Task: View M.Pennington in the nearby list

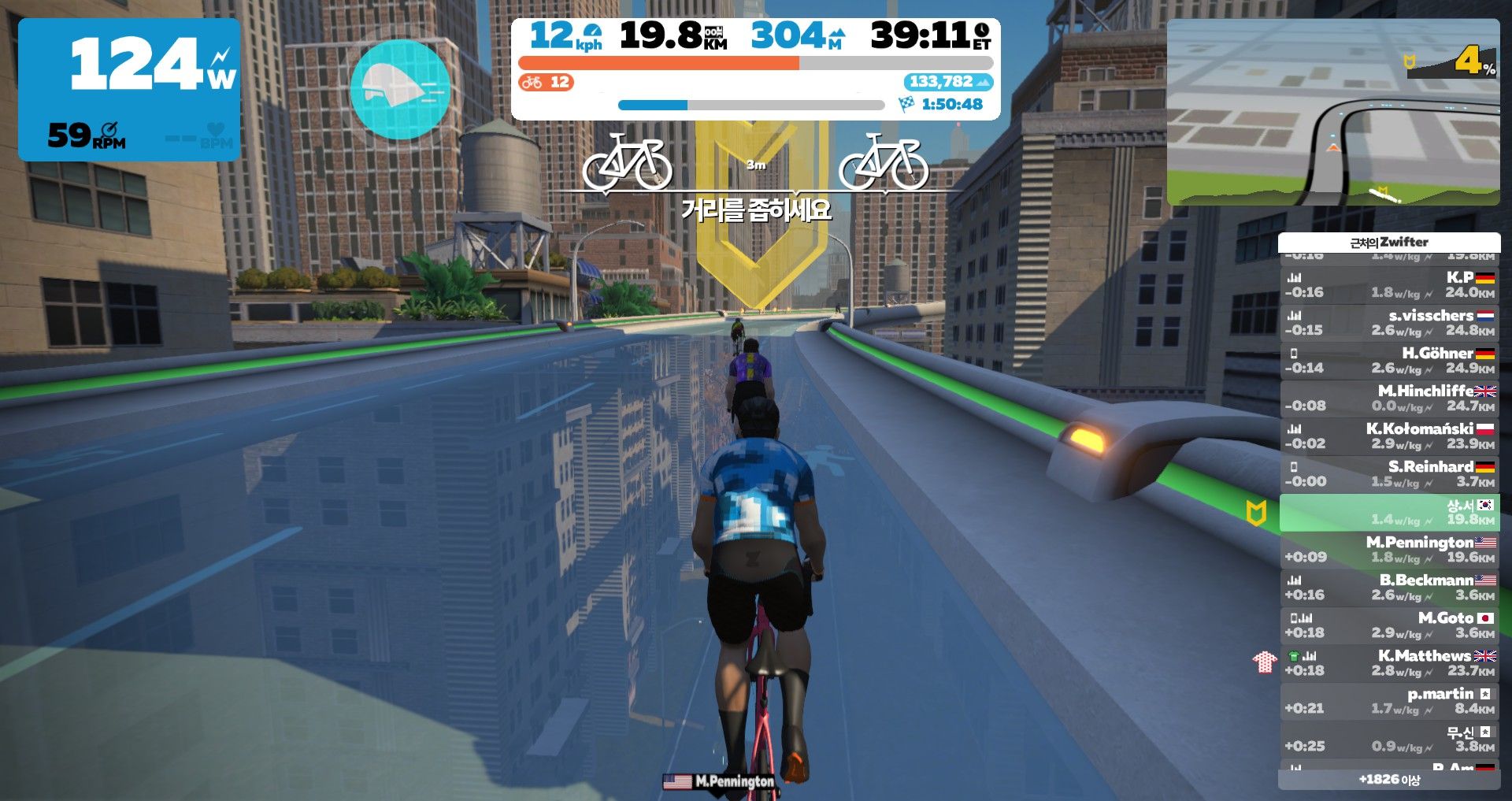Action: coord(1389,549)
